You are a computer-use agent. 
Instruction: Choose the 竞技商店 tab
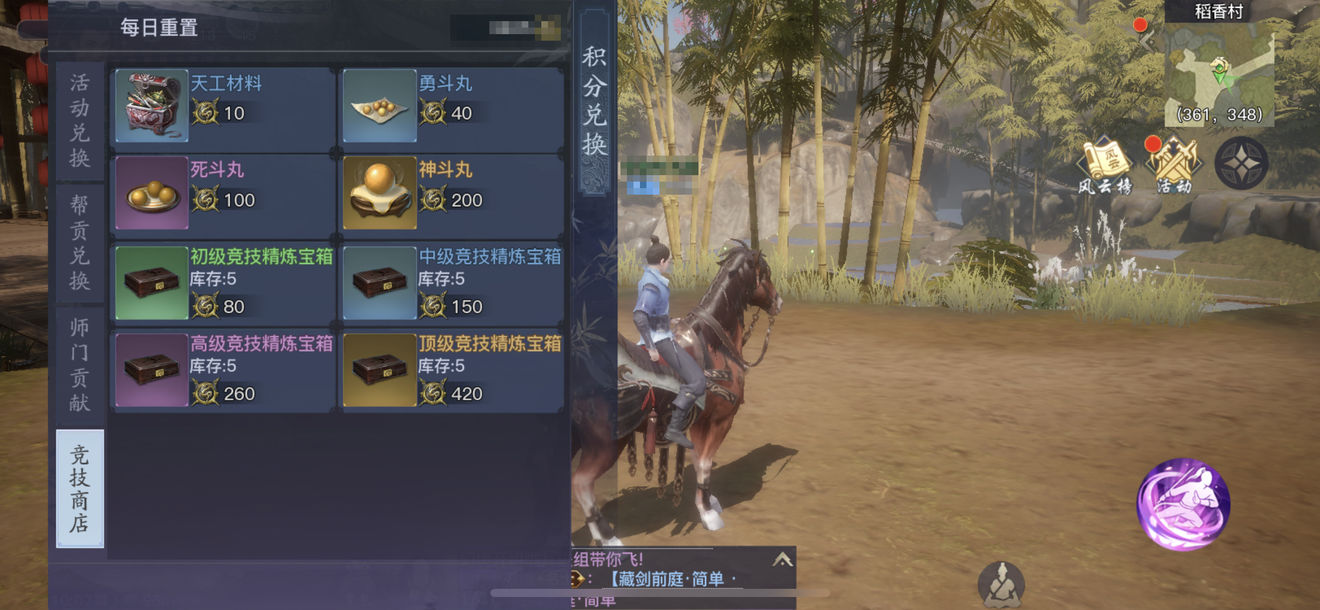pos(80,489)
